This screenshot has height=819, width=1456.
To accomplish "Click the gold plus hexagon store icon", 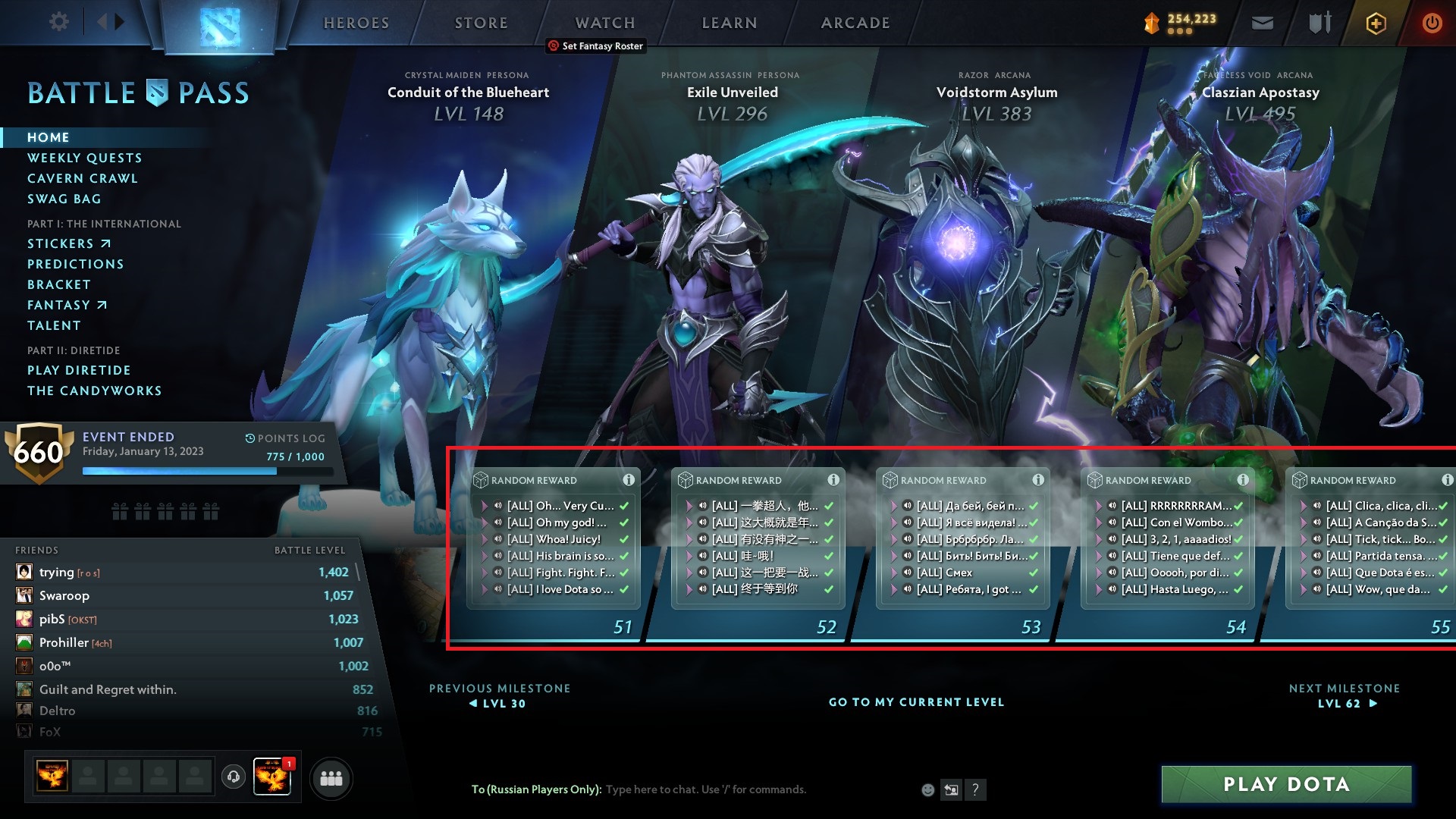I will coord(1375,23).
